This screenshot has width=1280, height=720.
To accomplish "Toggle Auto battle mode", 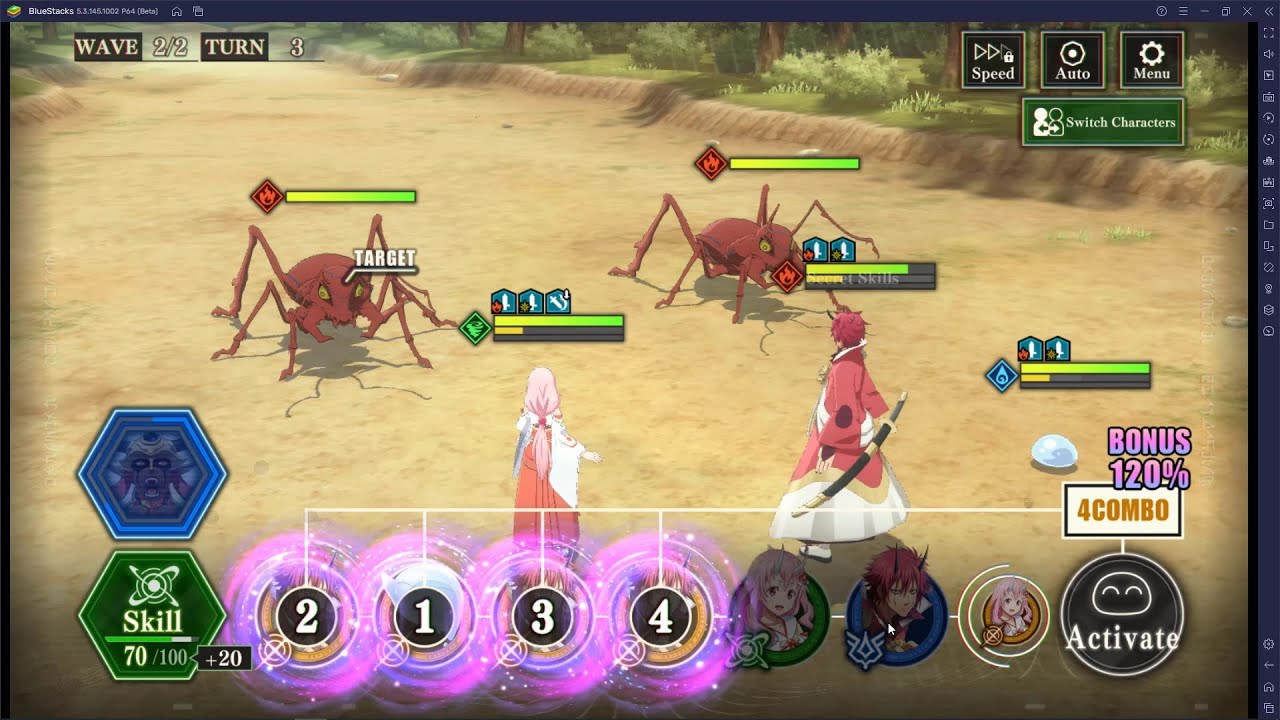I will click(1072, 59).
